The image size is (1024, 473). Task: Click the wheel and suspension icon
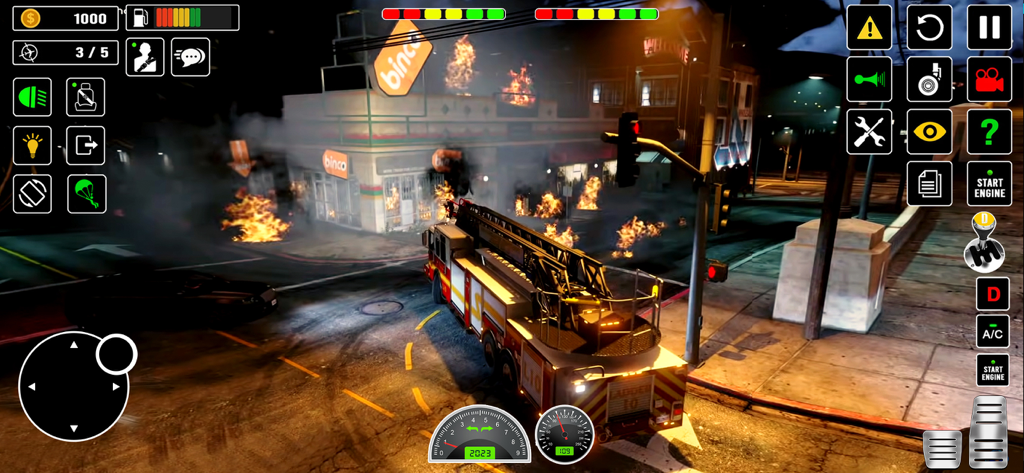click(x=929, y=80)
